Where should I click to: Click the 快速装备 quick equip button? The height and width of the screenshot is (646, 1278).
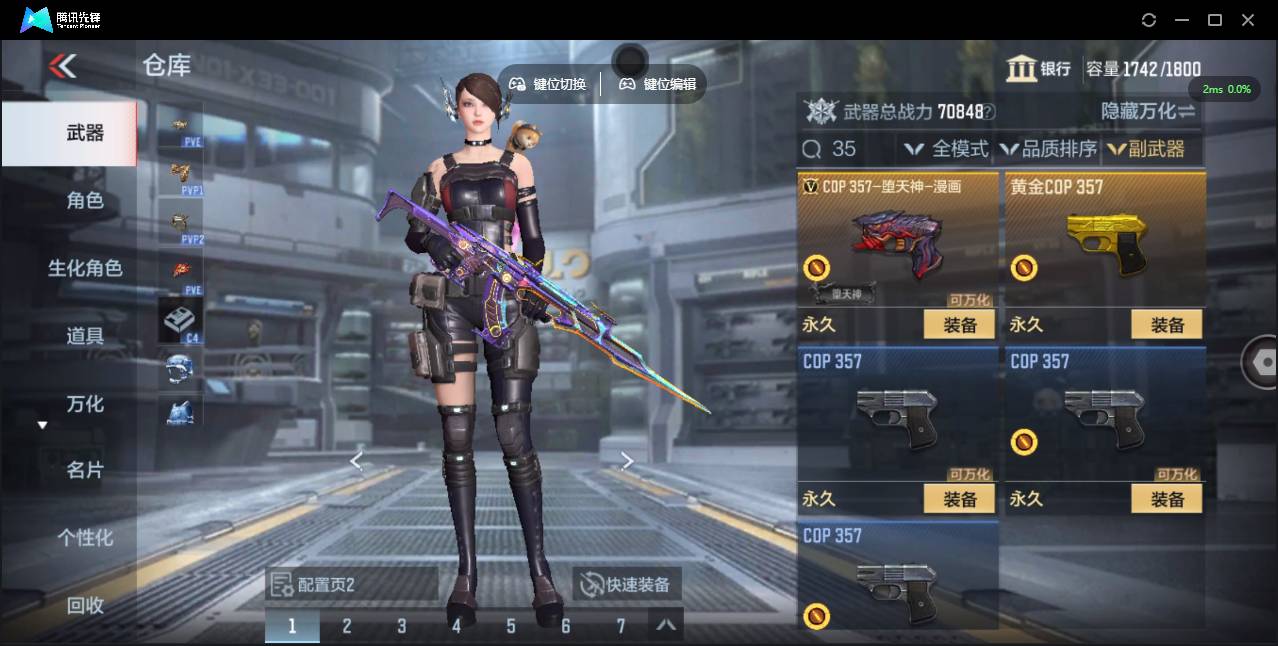(625, 585)
